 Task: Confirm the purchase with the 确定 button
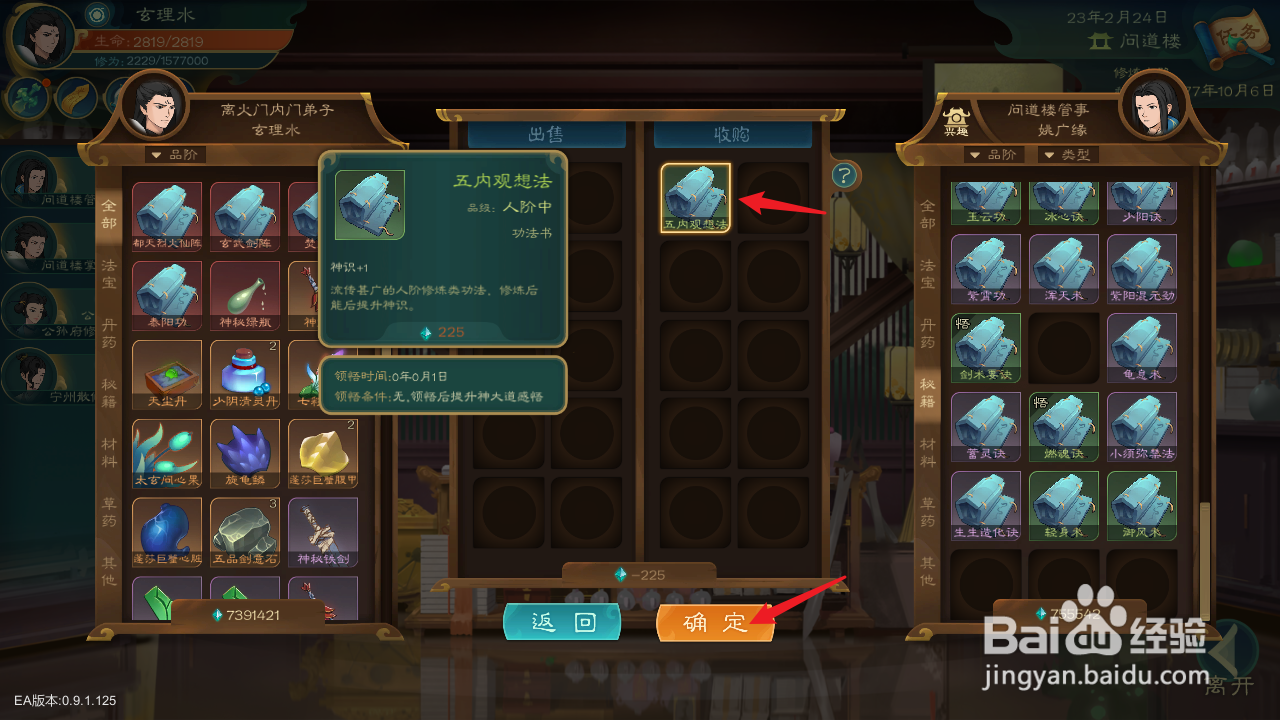tap(715, 622)
